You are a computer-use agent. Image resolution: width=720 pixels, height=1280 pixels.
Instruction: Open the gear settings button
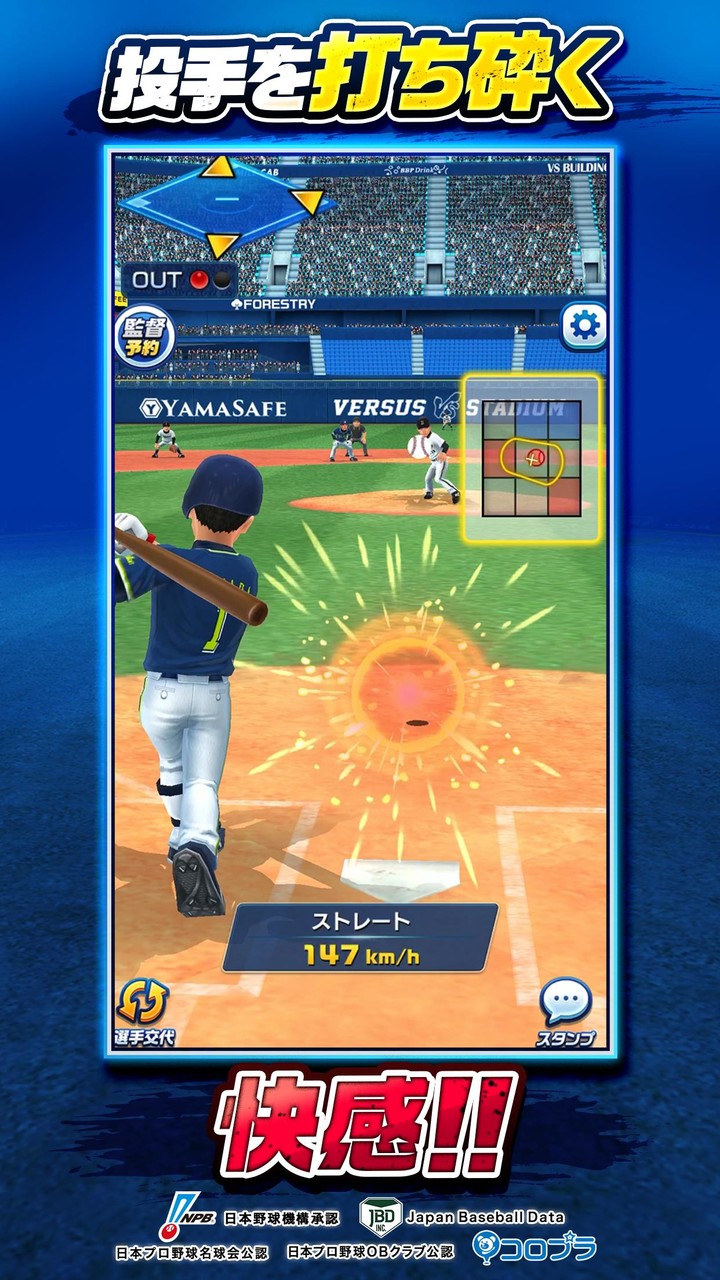[582, 325]
